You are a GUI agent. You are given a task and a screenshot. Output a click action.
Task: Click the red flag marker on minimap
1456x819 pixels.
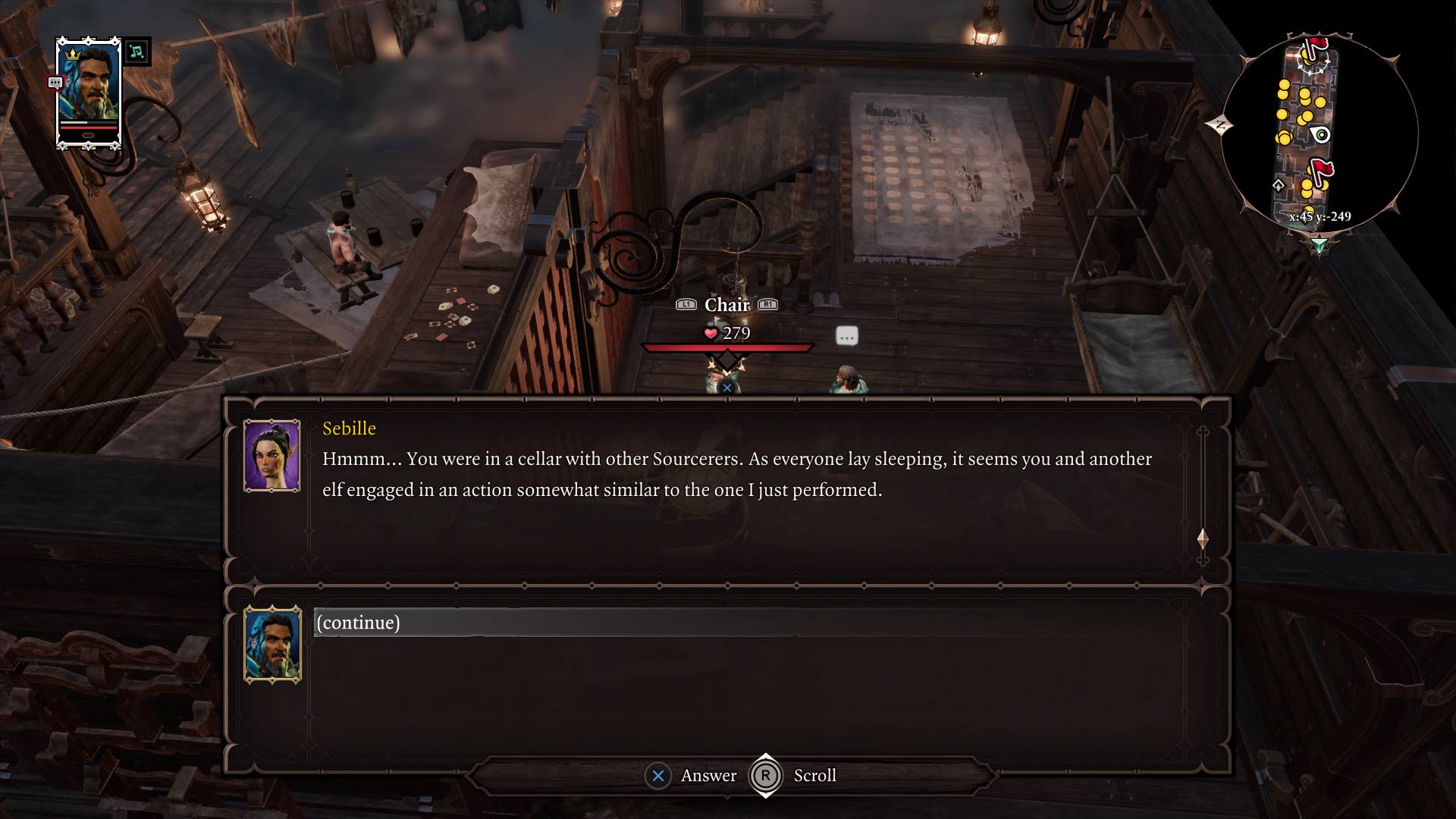[1321, 171]
